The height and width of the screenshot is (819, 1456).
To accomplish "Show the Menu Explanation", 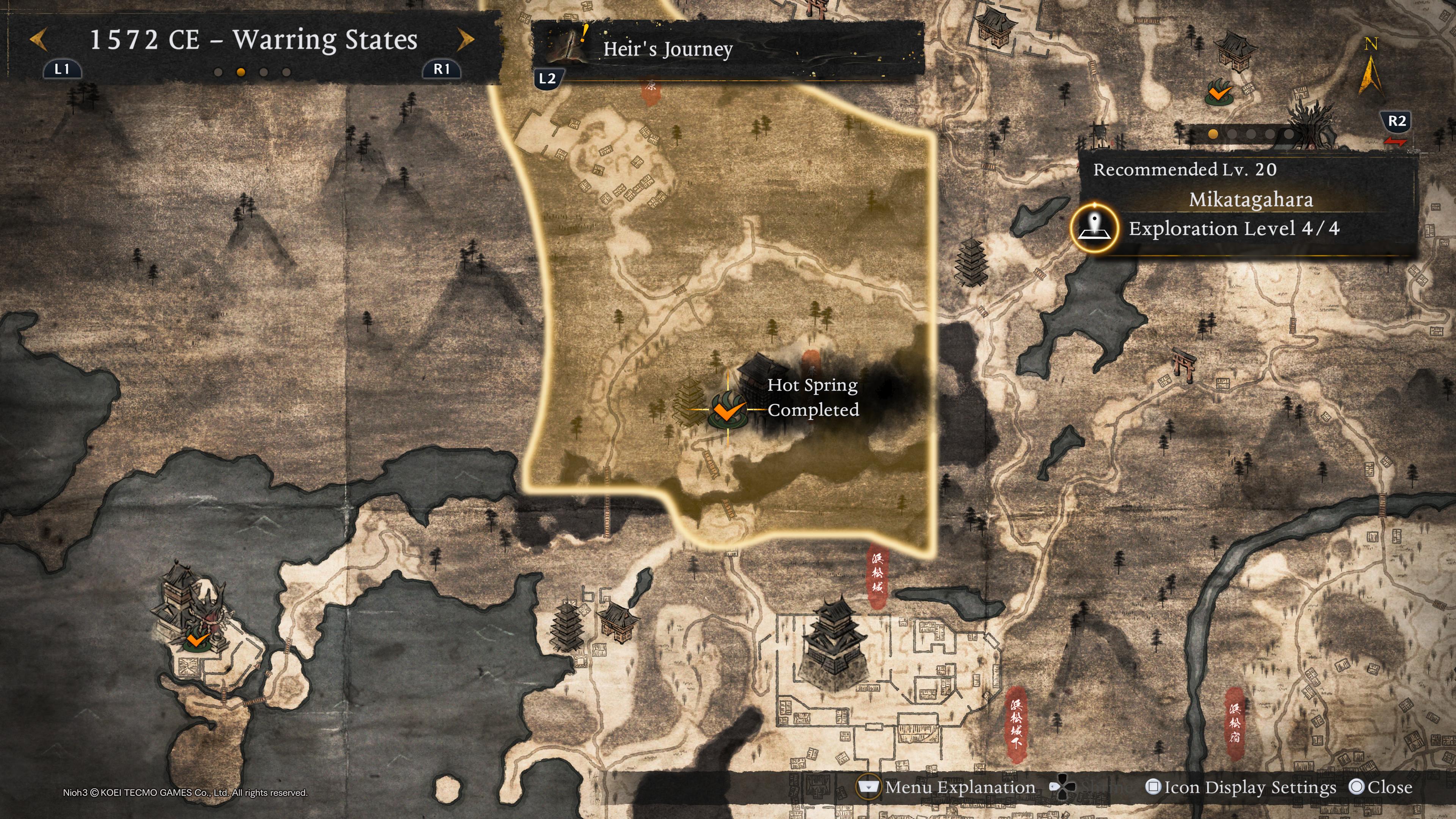I will click(x=947, y=788).
